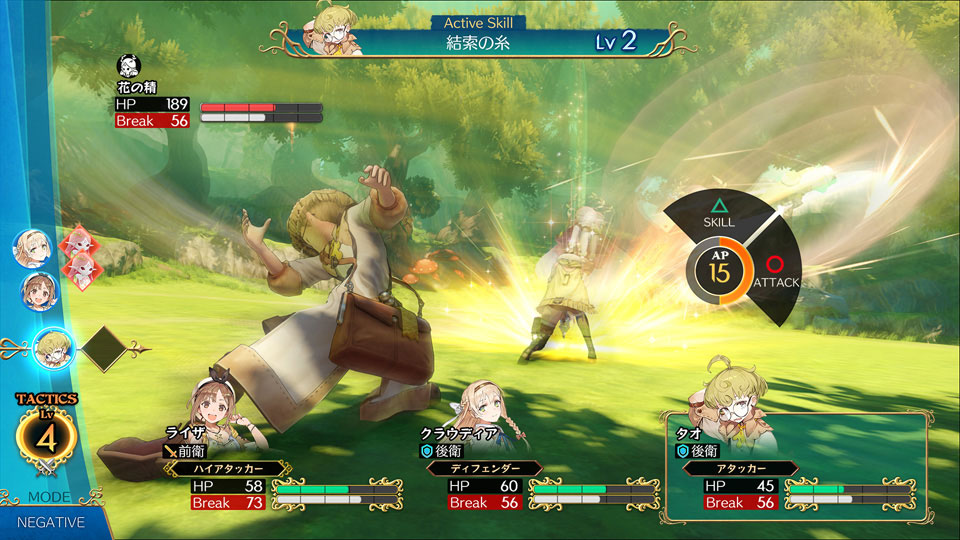Target the 花の精 enemy info panel
960x540 pixels.
(218, 103)
